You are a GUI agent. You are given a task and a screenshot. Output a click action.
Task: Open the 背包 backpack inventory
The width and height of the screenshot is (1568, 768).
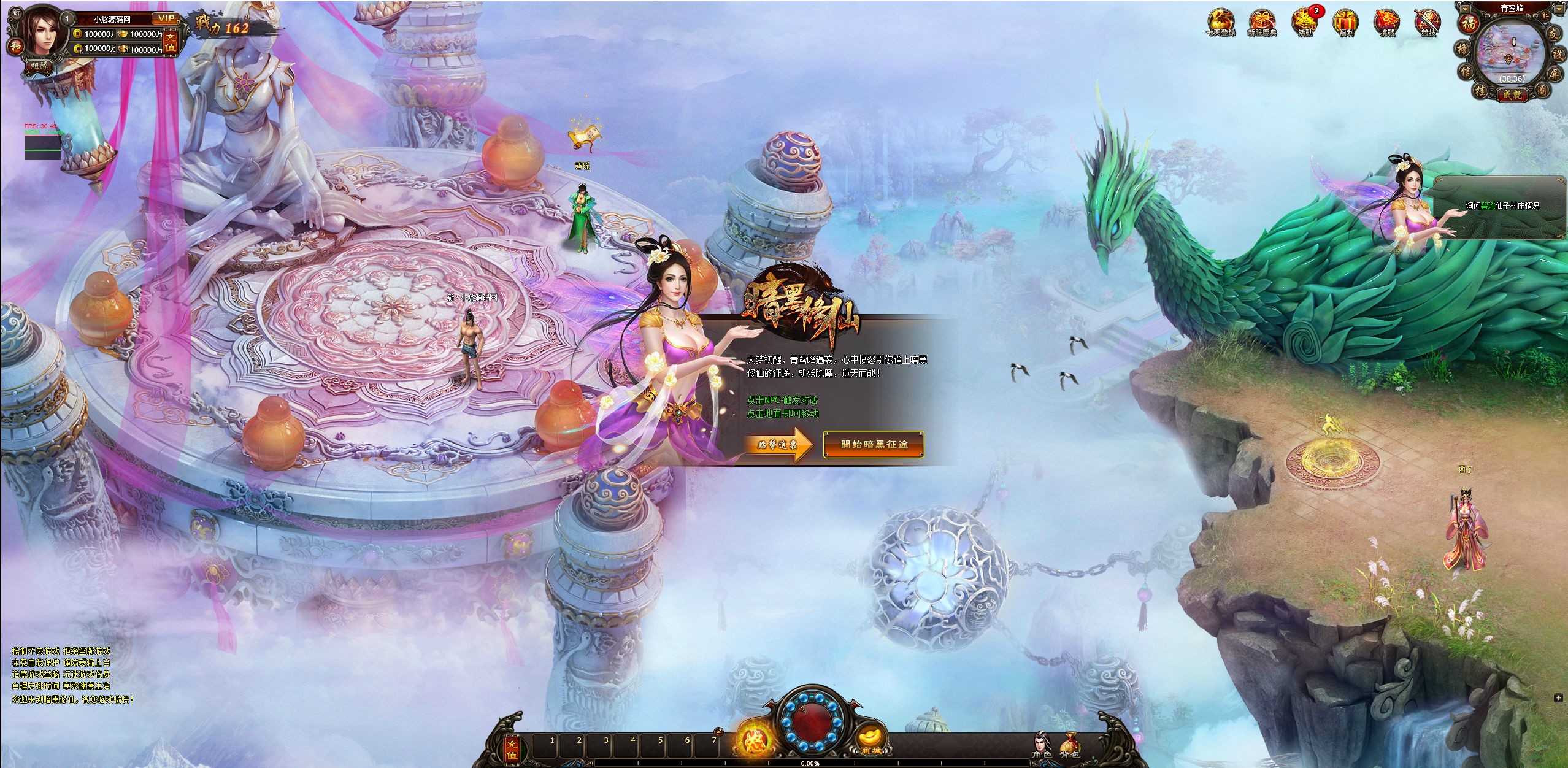point(1069,745)
